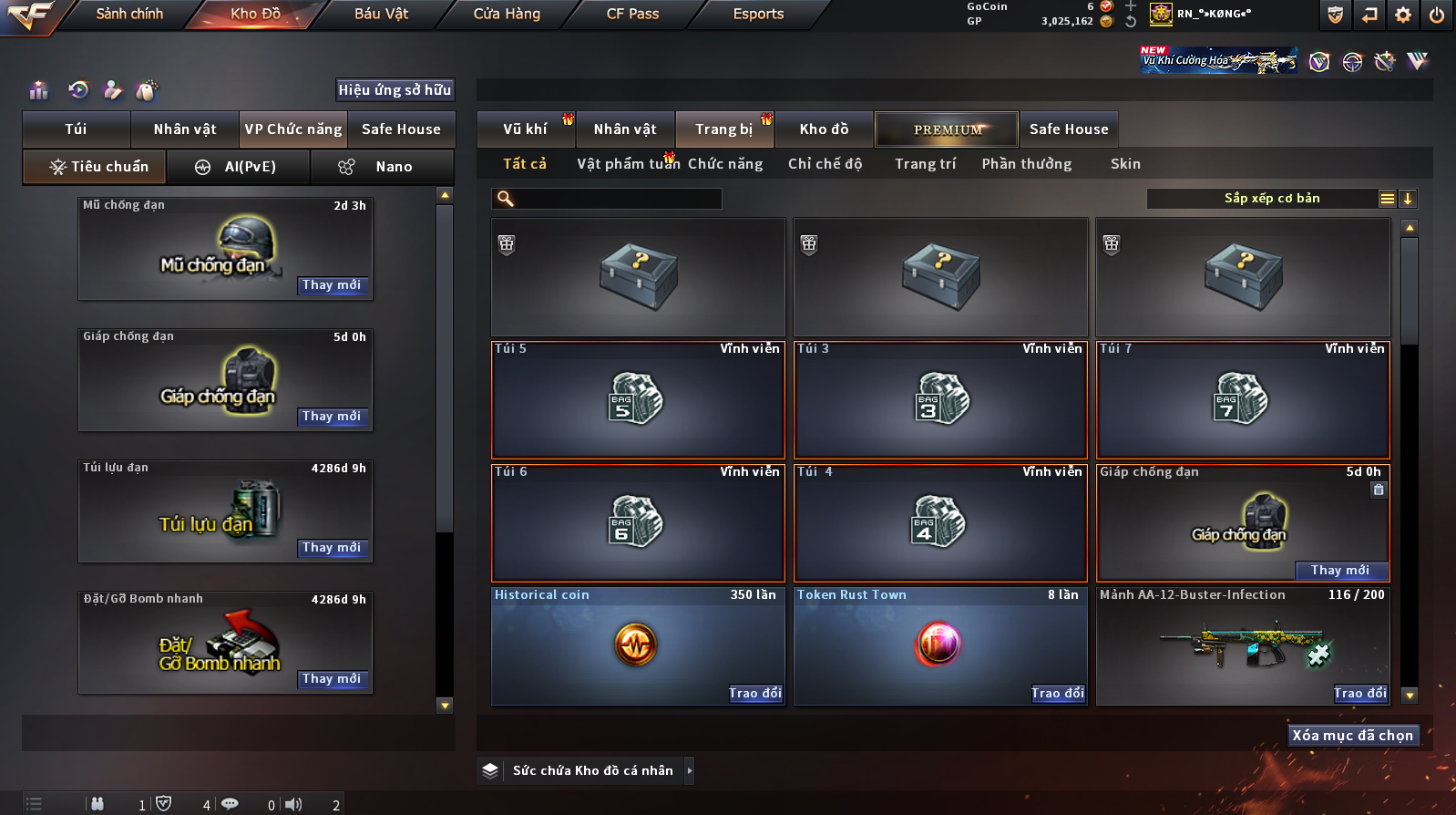Click Xóa mục đã chọn button

(x=1352, y=736)
